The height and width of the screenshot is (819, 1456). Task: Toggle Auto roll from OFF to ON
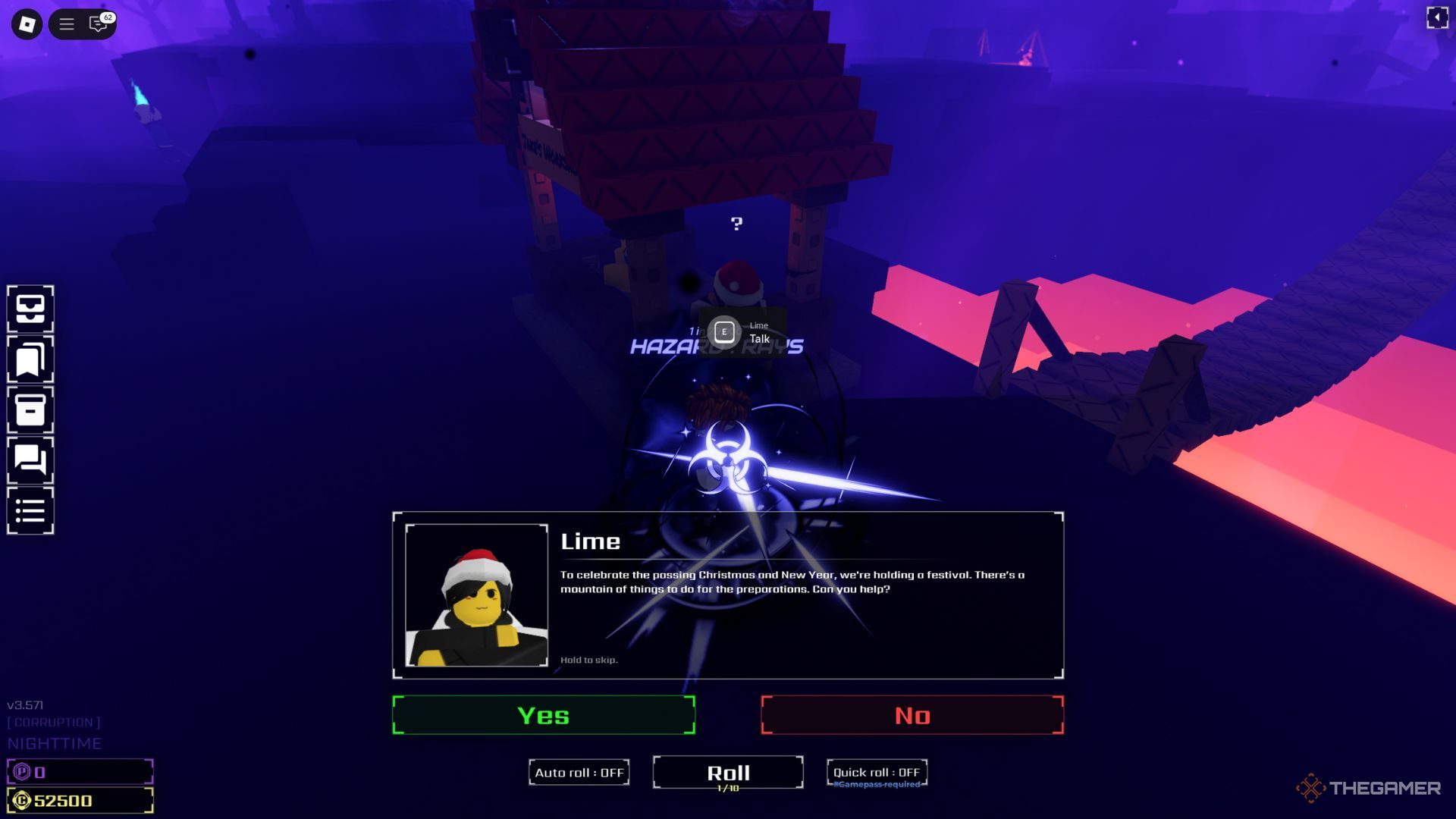pyautogui.click(x=579, y=772)
